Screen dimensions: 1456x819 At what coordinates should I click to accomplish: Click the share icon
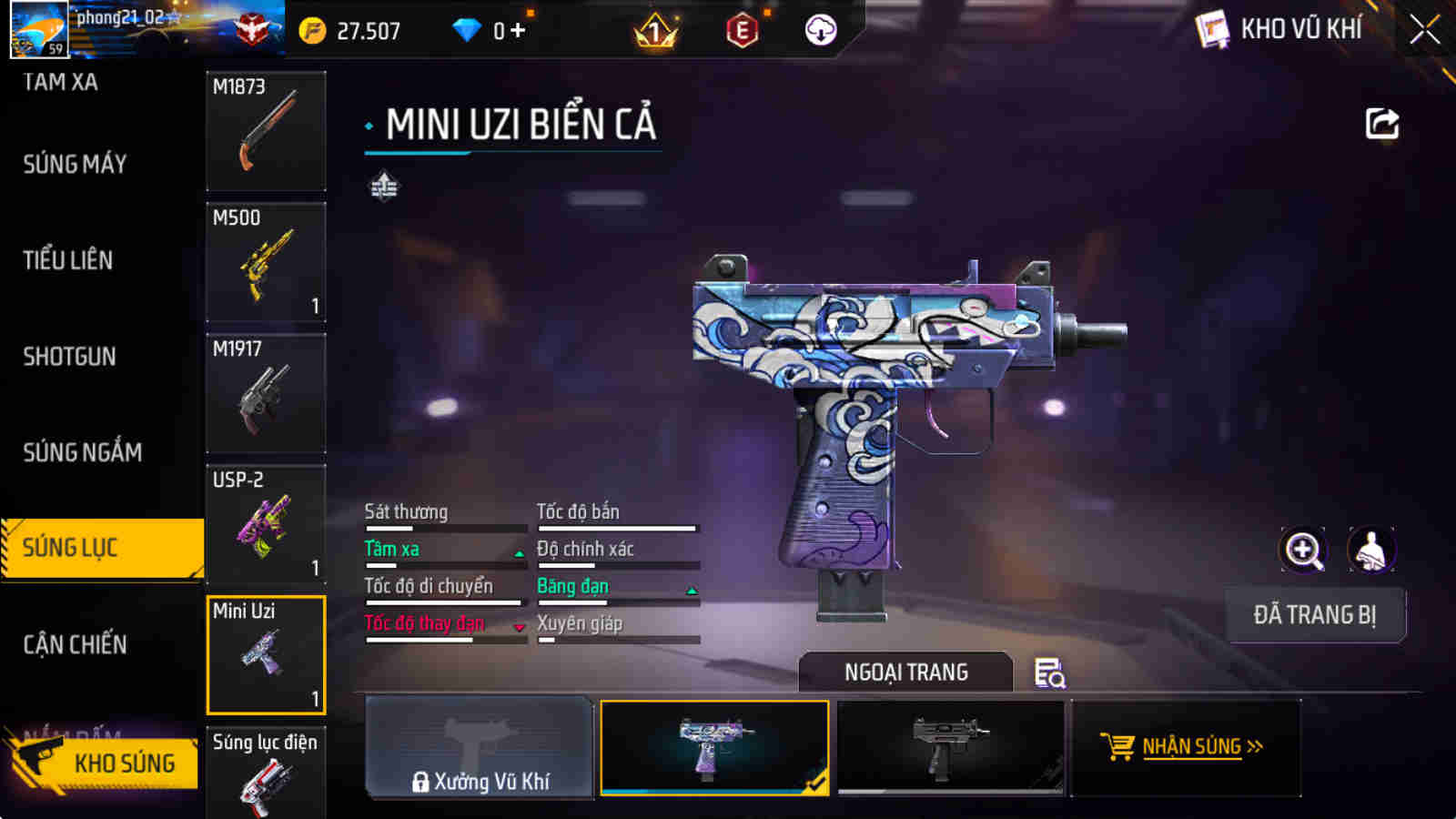pyautogui.click(x=1381, y=124)
